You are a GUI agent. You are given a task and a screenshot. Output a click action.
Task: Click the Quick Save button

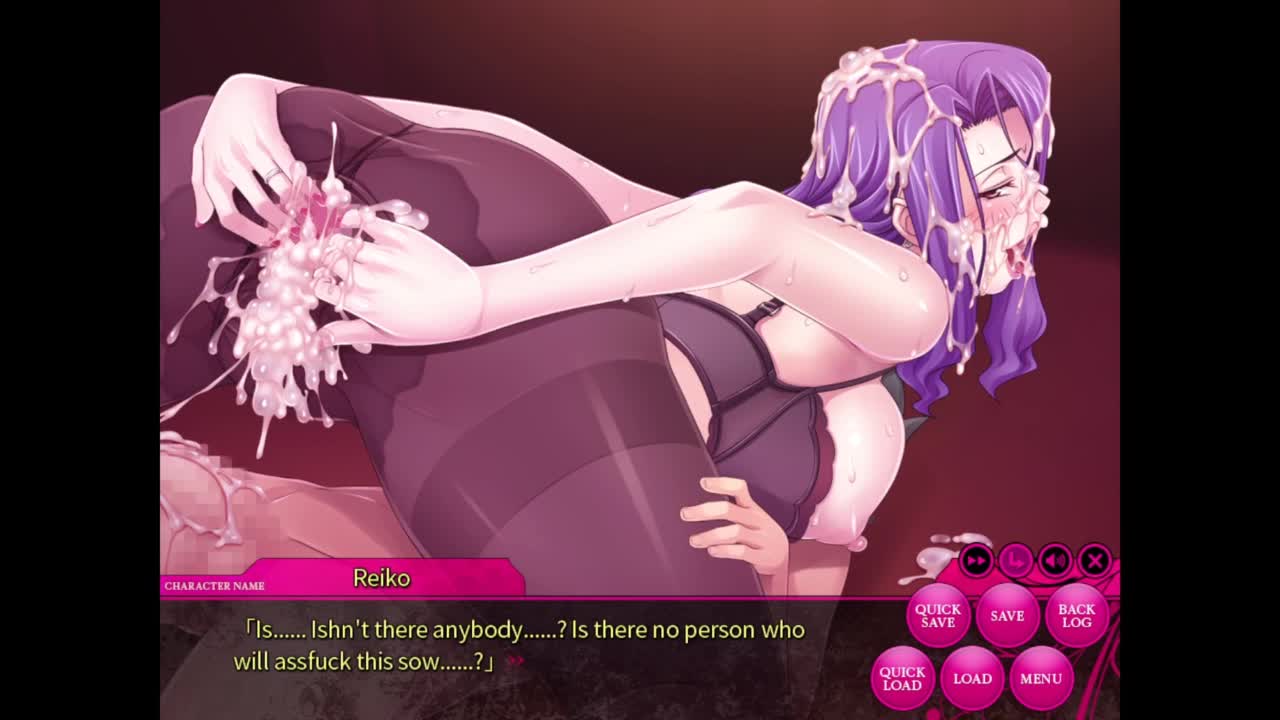tap(937, 616)
